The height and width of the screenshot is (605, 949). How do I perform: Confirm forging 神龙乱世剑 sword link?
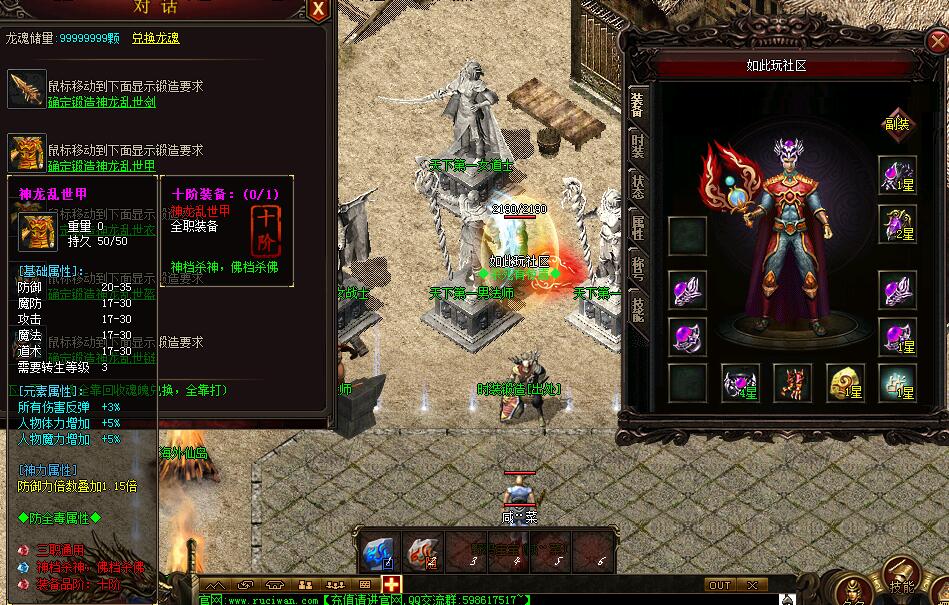click(101, 102)
